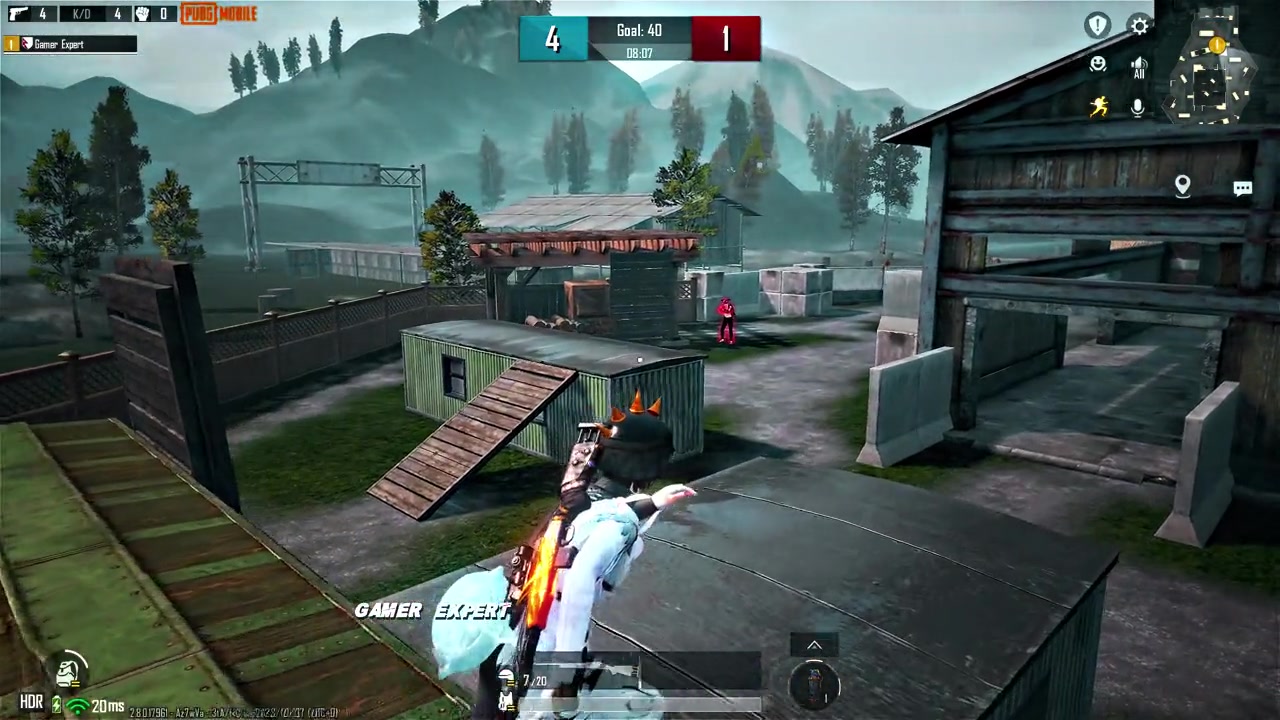Open the quick chat speech bubble
1280x720 pixels.
point(1242,188)
